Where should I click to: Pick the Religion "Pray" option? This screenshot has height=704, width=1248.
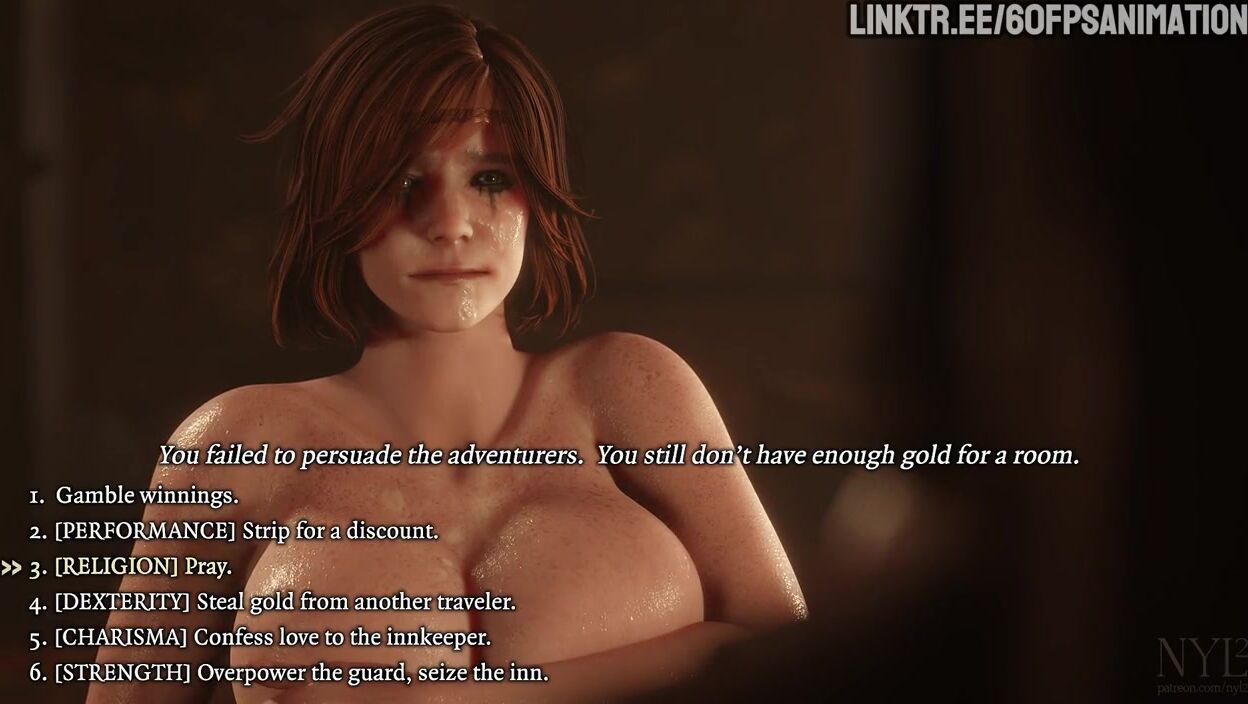point(142,567)
